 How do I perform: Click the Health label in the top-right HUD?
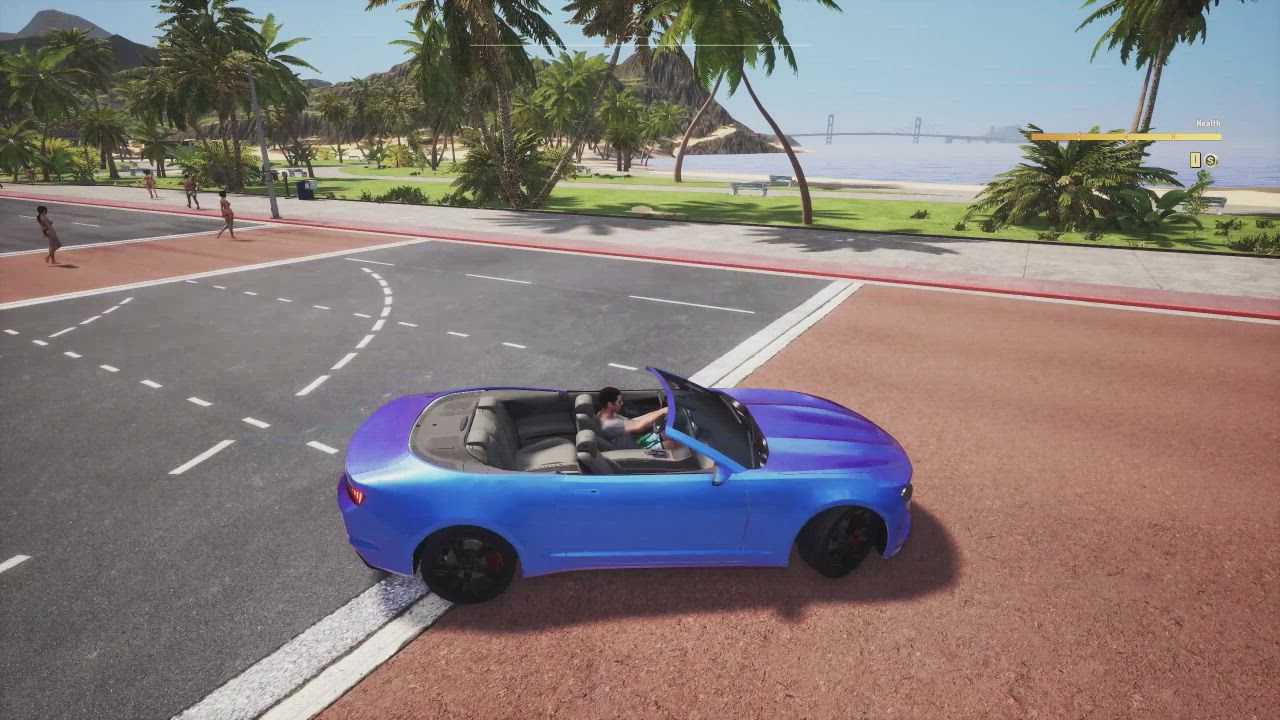[1208, 123]
